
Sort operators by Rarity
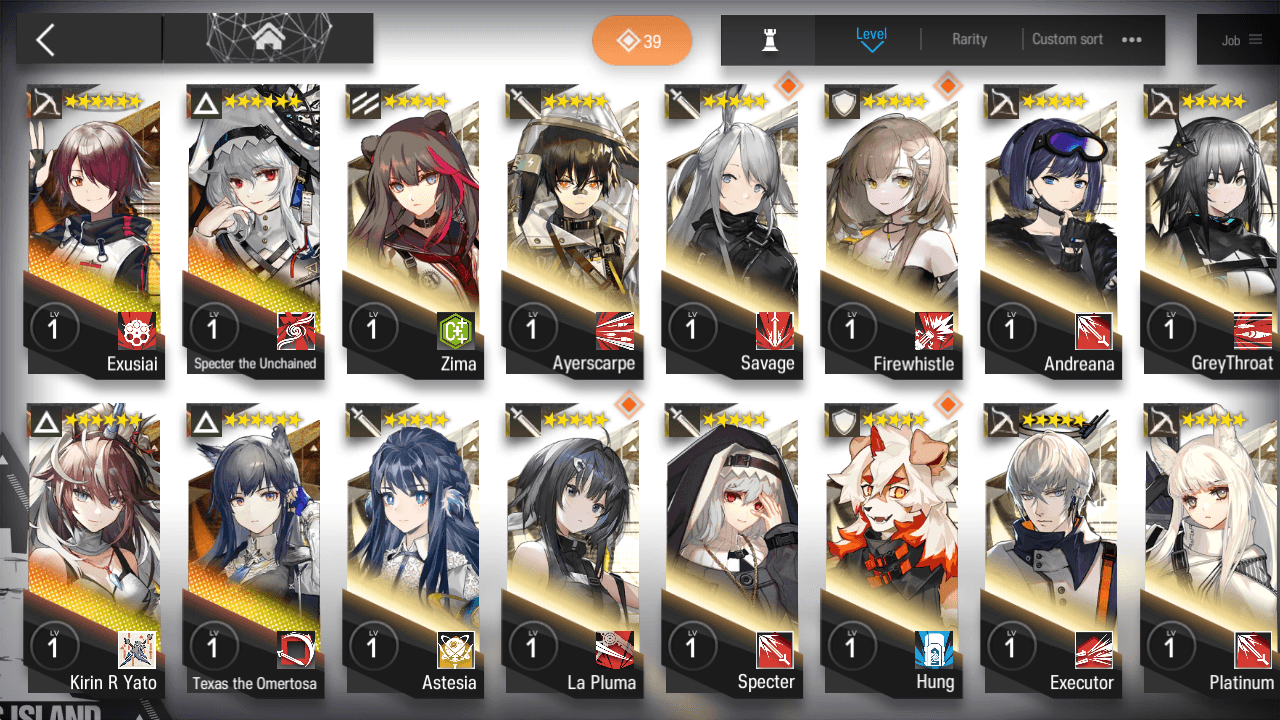tap(969, 40)
